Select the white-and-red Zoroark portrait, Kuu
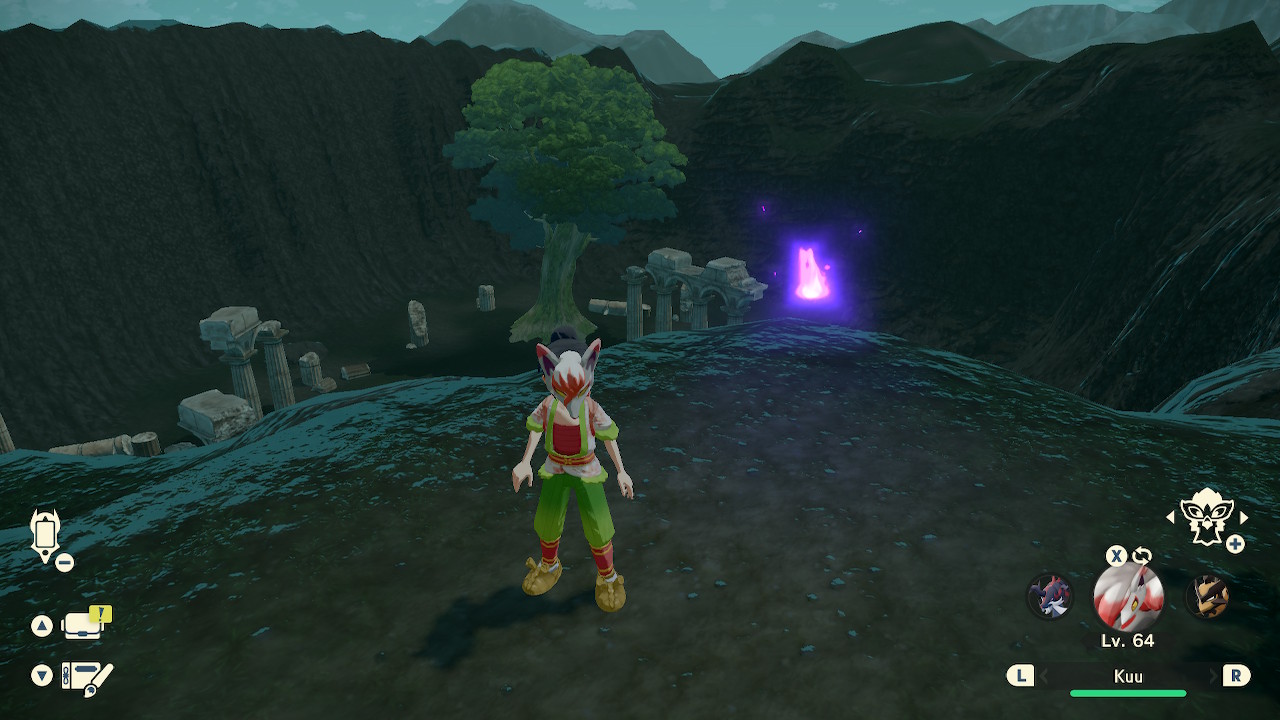 (1128, 597)
